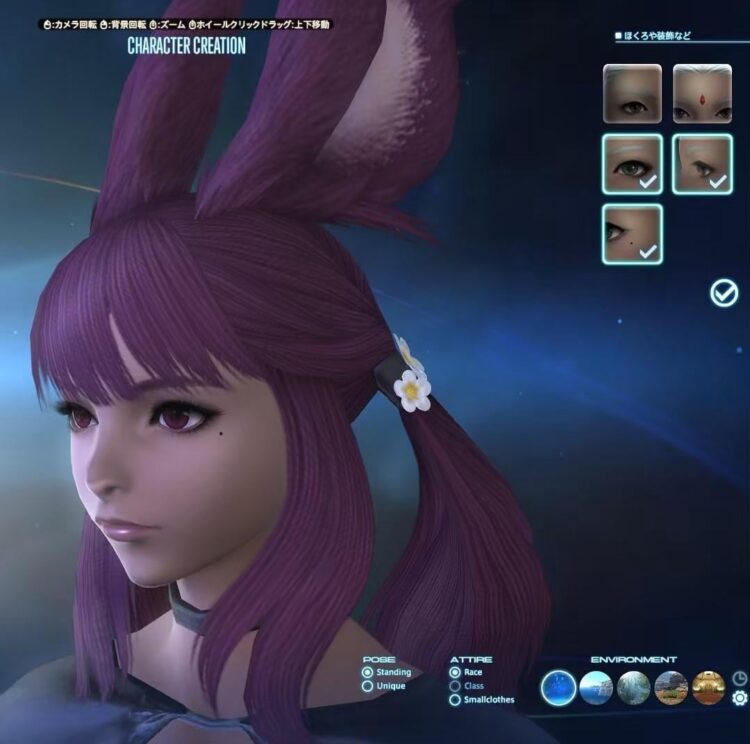The image size is (750, 744).
Task: Switch pose to Unique
Action: [x=368, y=686]
